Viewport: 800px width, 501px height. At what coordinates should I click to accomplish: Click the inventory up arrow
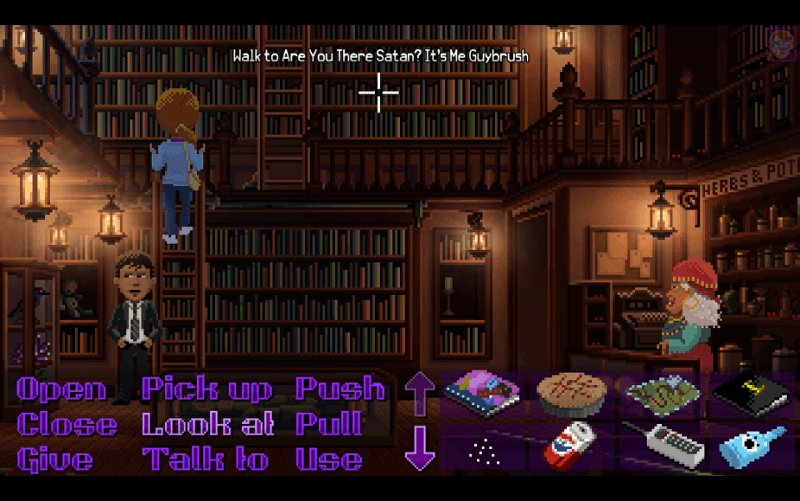point(420,393)
